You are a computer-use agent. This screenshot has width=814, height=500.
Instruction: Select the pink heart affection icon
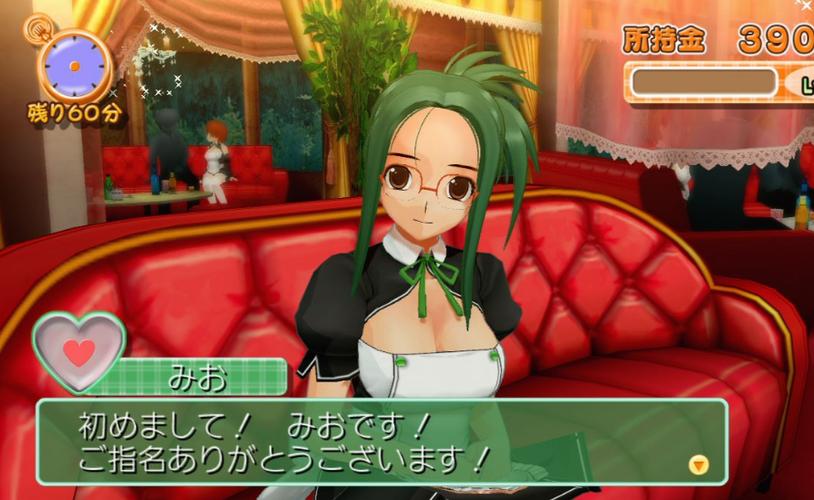click(79, 350)
